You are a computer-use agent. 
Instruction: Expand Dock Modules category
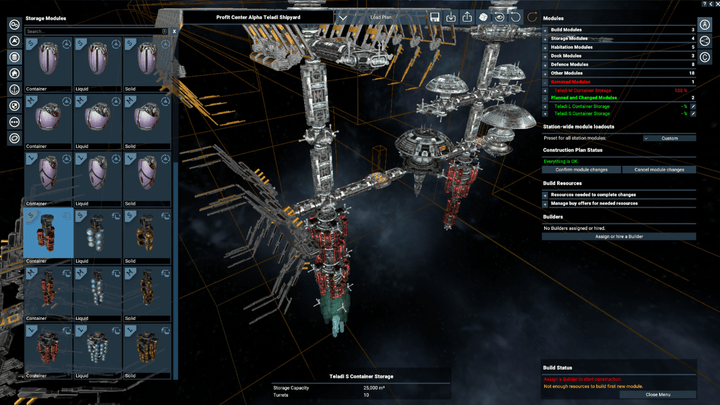(x=546, y=55)
